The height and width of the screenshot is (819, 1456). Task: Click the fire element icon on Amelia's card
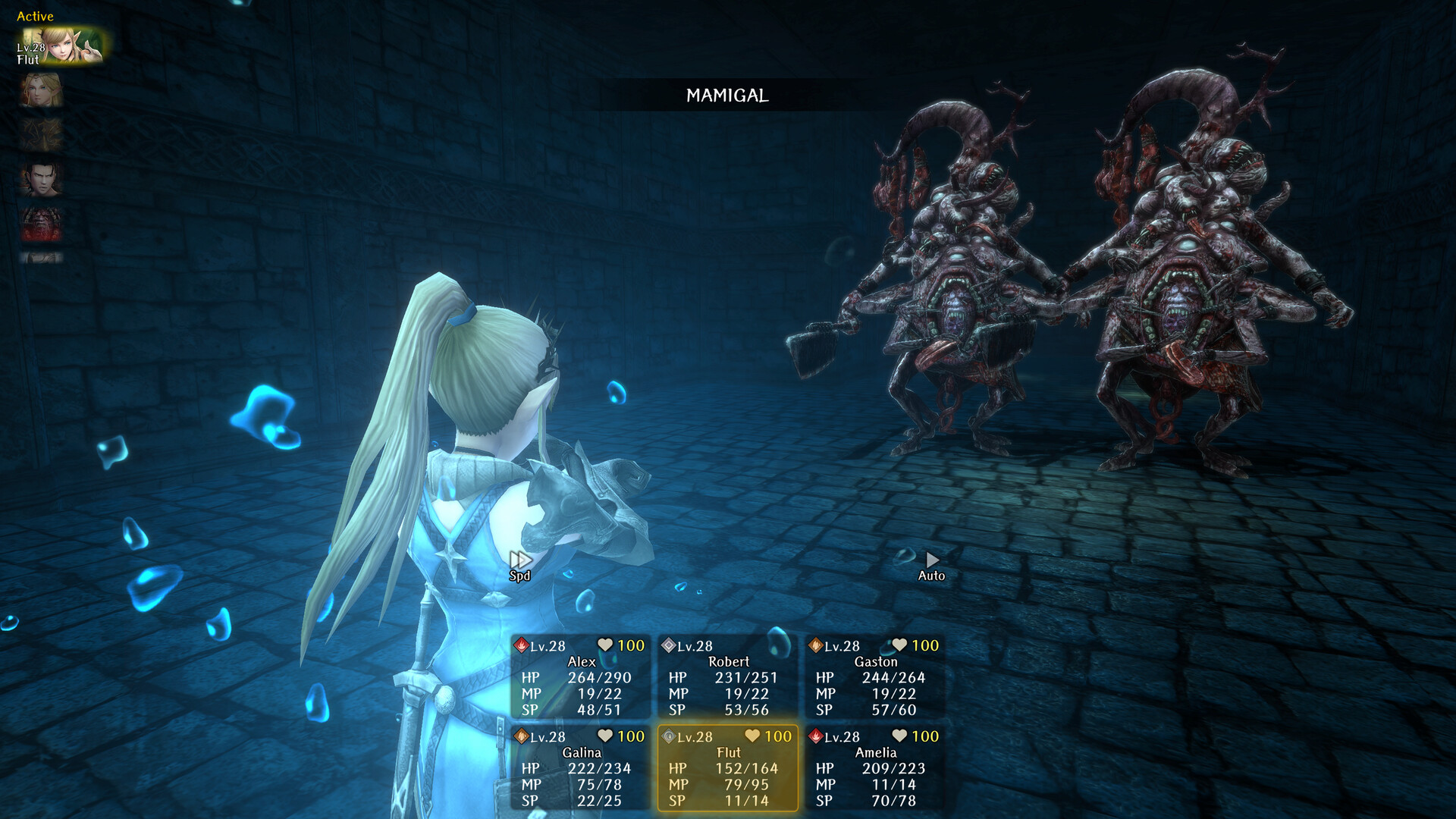tap(816, 736)
